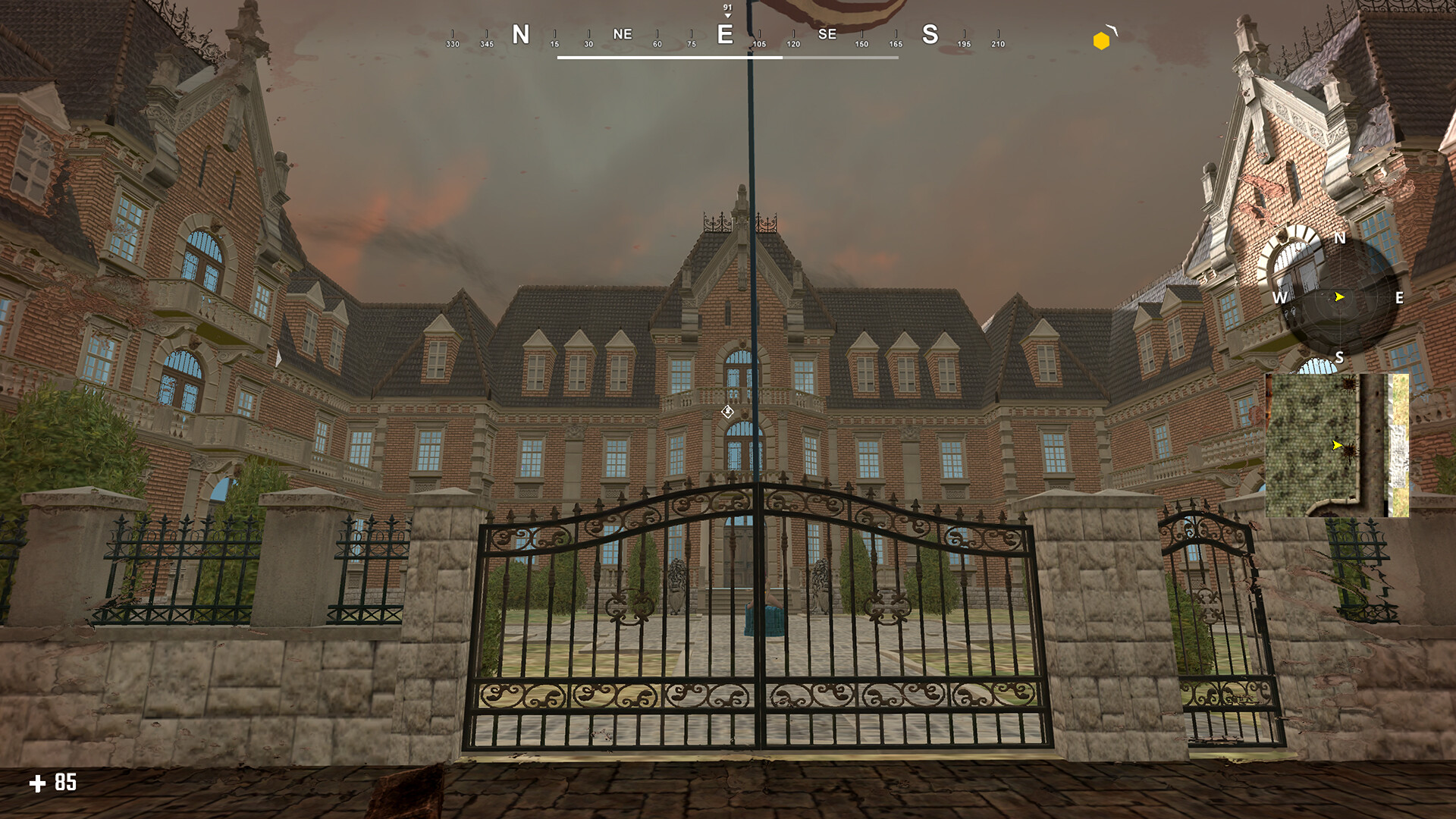Click the white diamond interaction marker on screen
This screenshot has width=1456, height=819.
(x=729, y=410)
